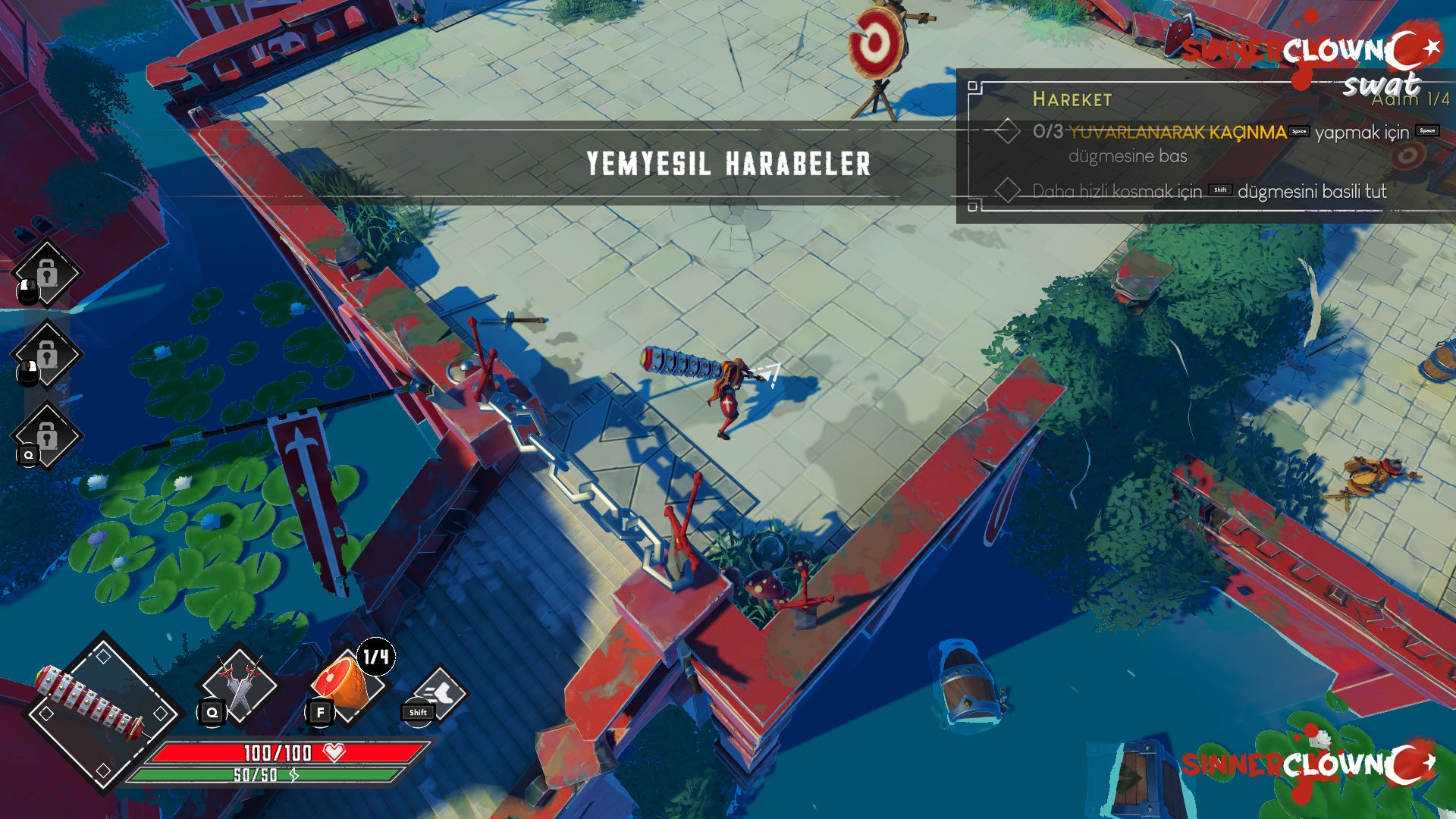1456x819 pixels.
Task: Select the Yuvarlanarak Kaçınma objective line
Action: [1177, 133]
